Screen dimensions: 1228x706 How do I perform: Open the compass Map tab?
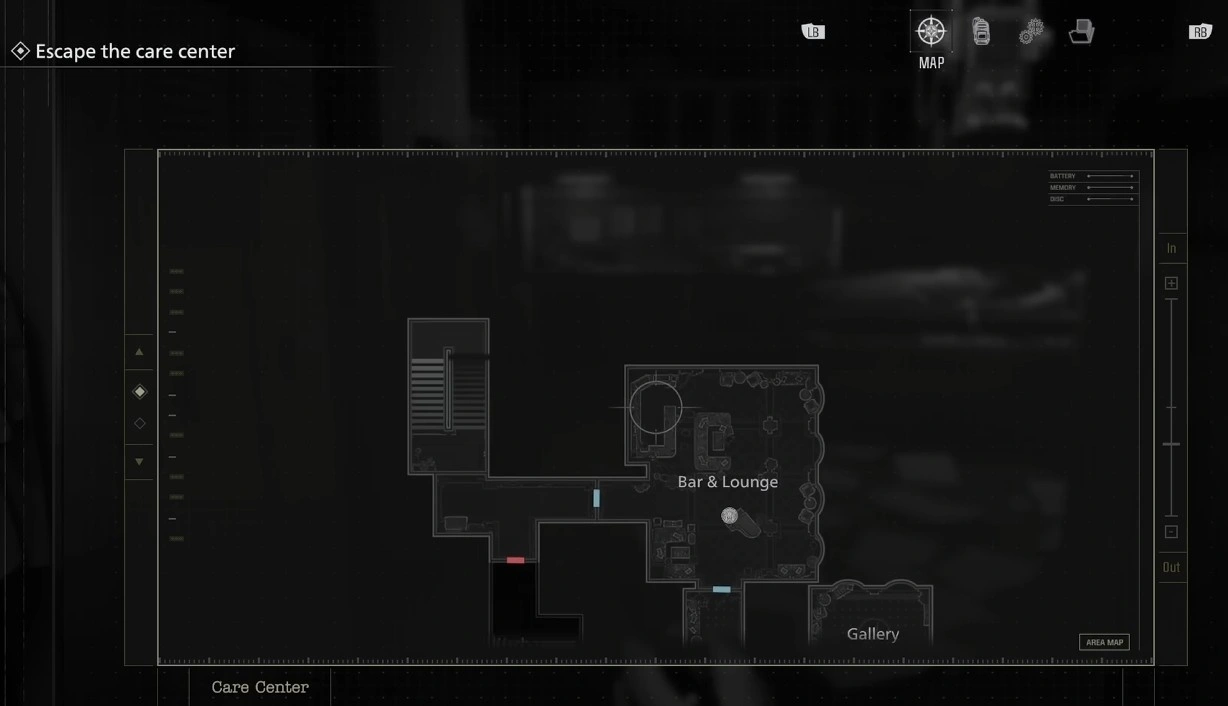coord(931,32)
